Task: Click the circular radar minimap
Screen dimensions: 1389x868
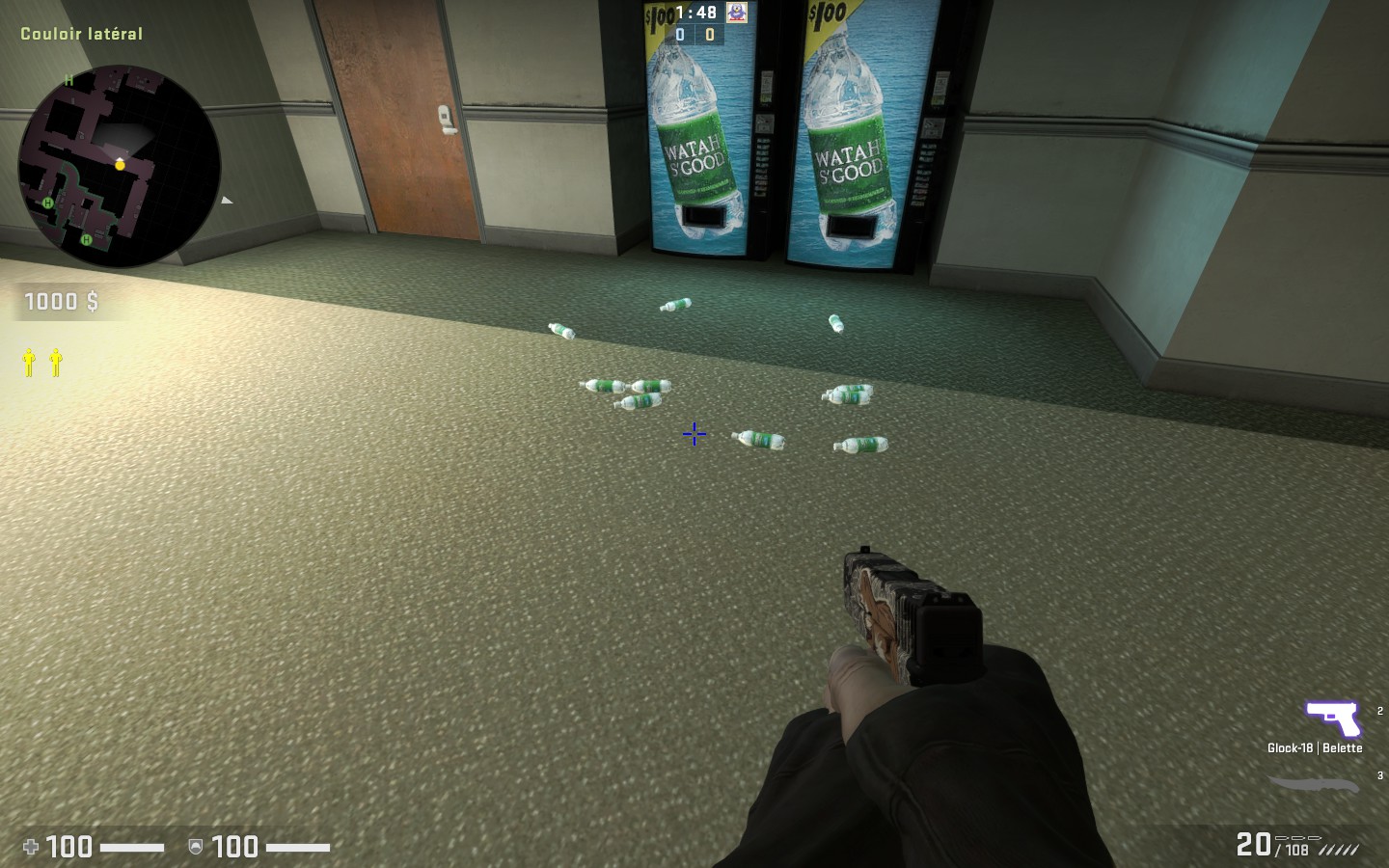Action: (x=120, y=166)
